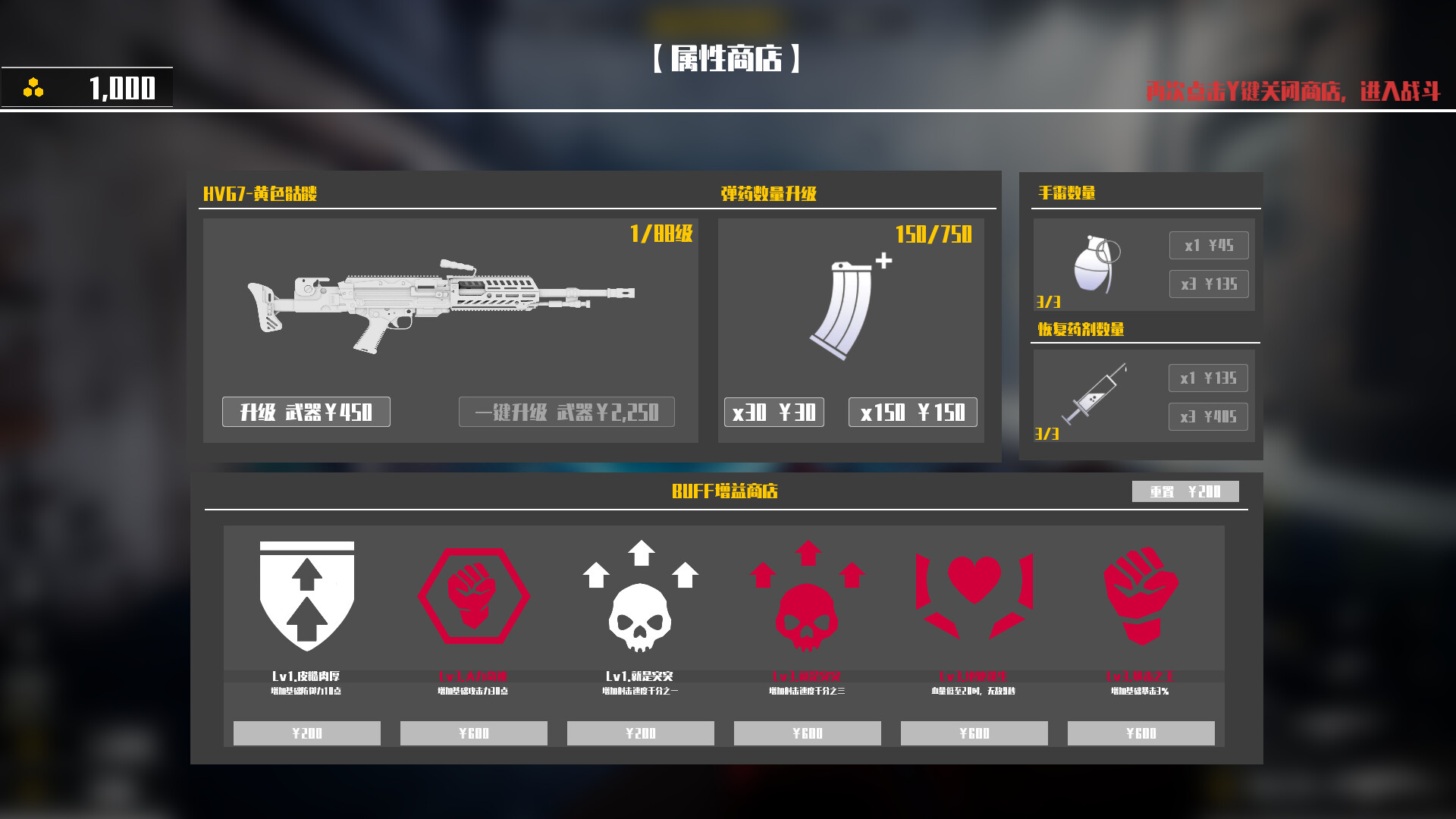Viewport: 1456px width, 819px height.
Task: Purchase x3 syringes for ¥405
Action: (1208, 416)
